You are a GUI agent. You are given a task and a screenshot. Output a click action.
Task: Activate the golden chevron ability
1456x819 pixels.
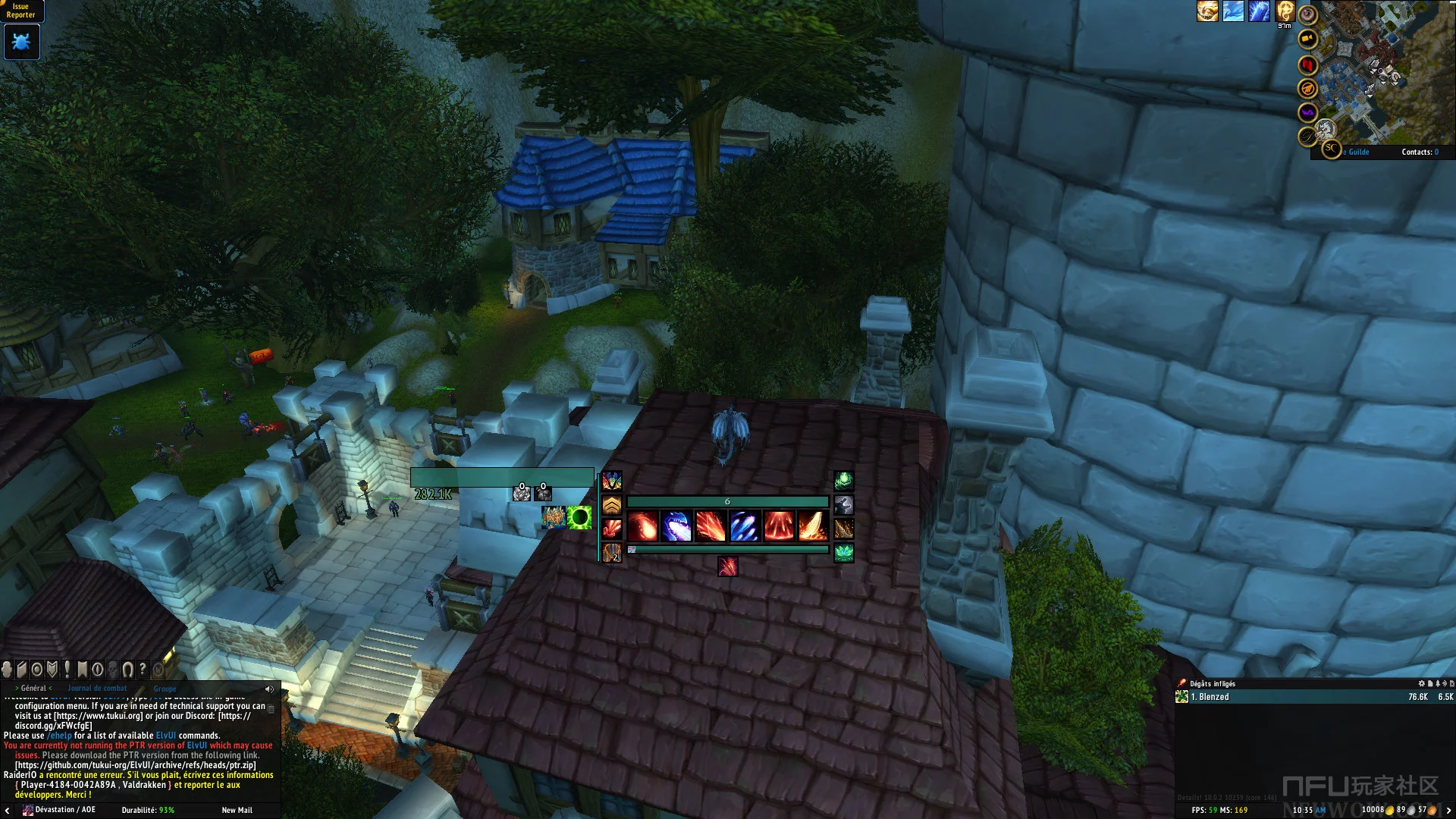tap(612, 505)
